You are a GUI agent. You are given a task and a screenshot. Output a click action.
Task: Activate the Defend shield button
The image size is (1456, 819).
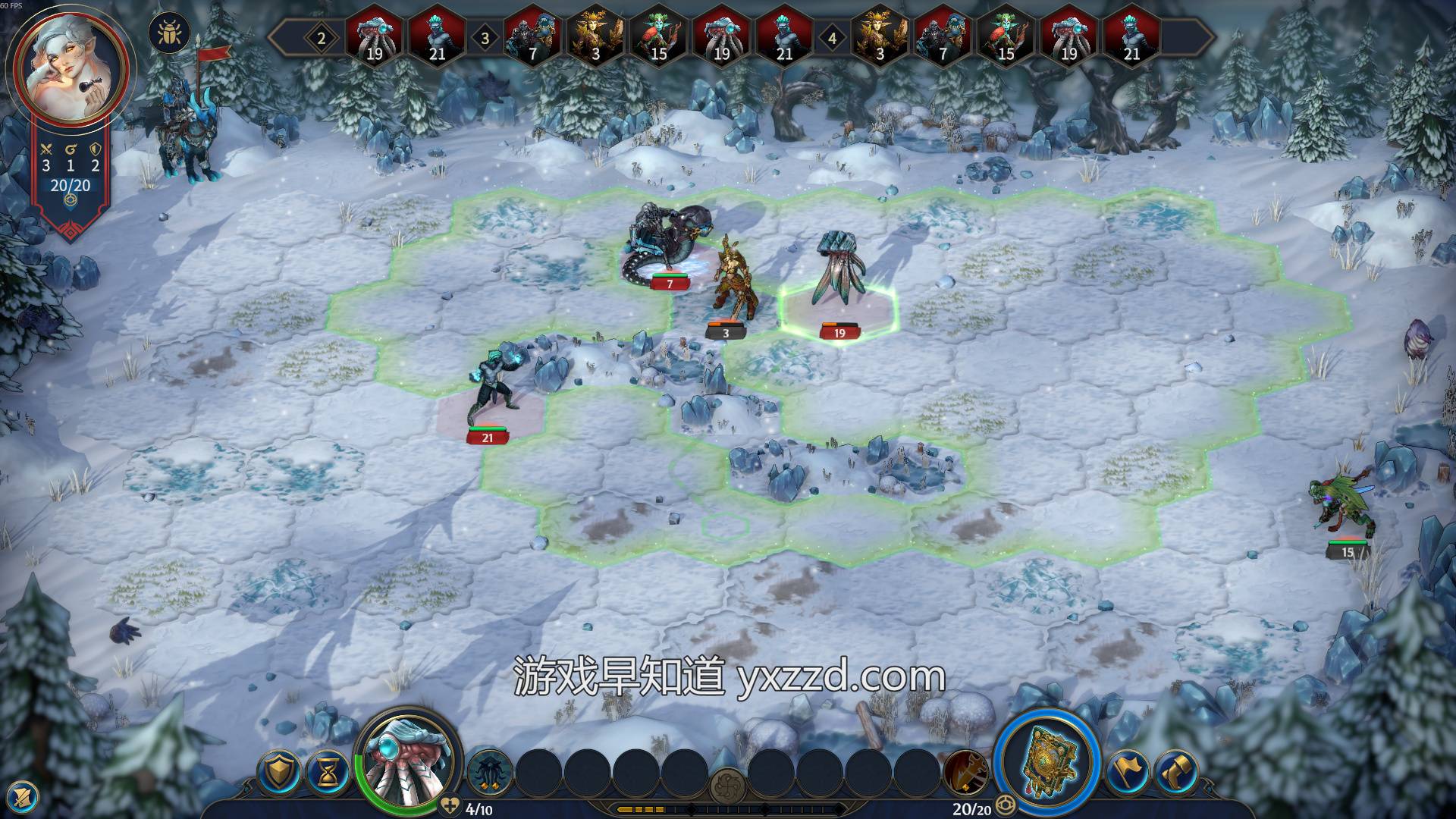pyautogui.click(x=281, y=773)
